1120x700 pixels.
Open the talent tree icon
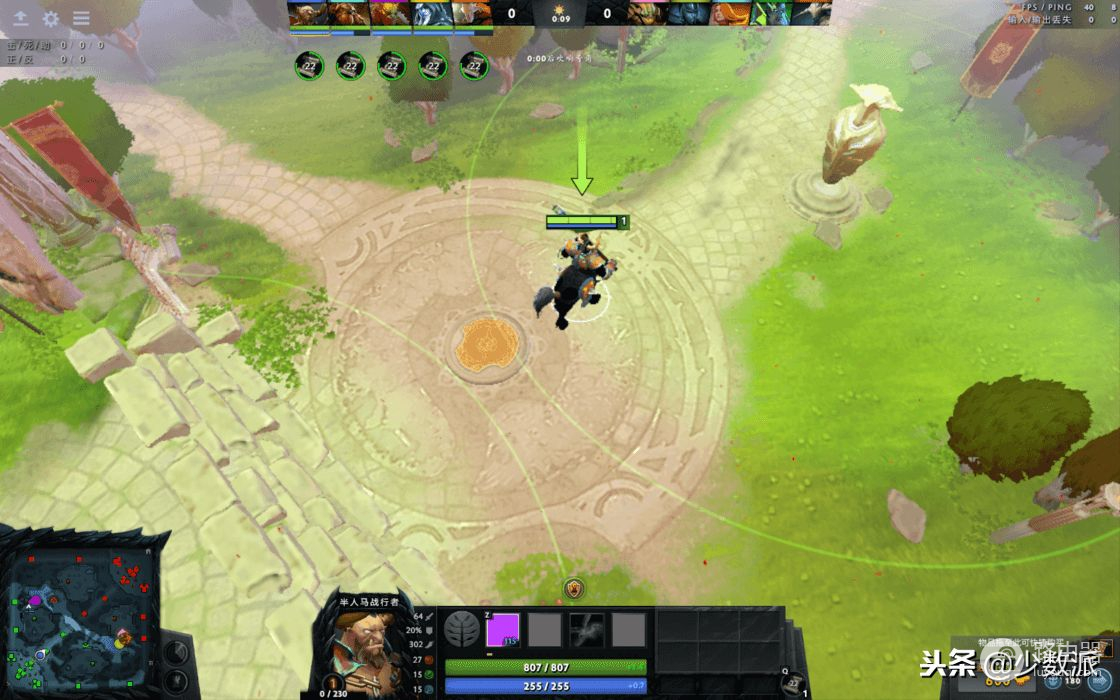pyautogui.click(x=461, y=630)
